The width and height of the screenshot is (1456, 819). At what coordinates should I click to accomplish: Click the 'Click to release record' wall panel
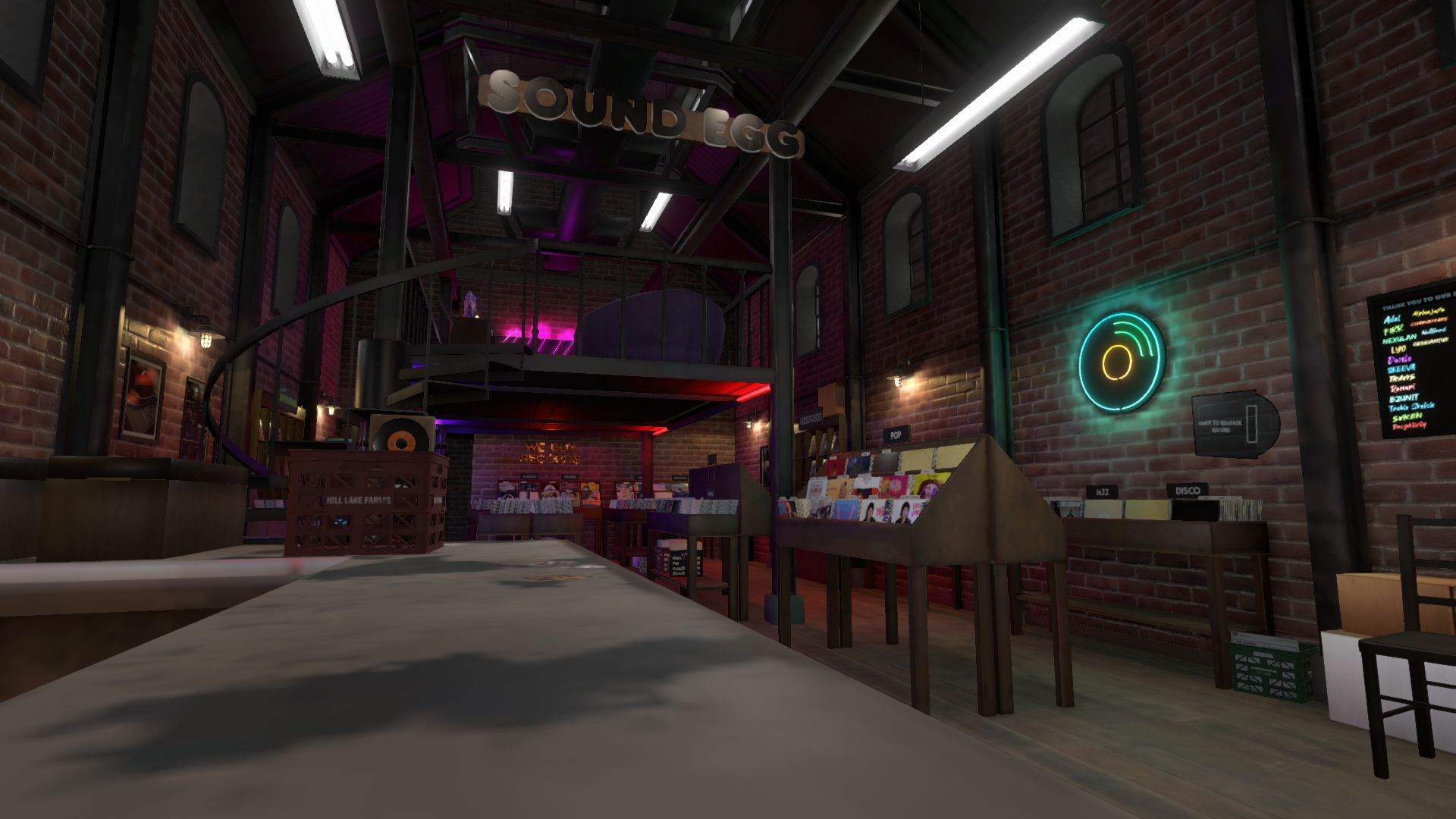pyautogui.click(x=1234, y=425)
